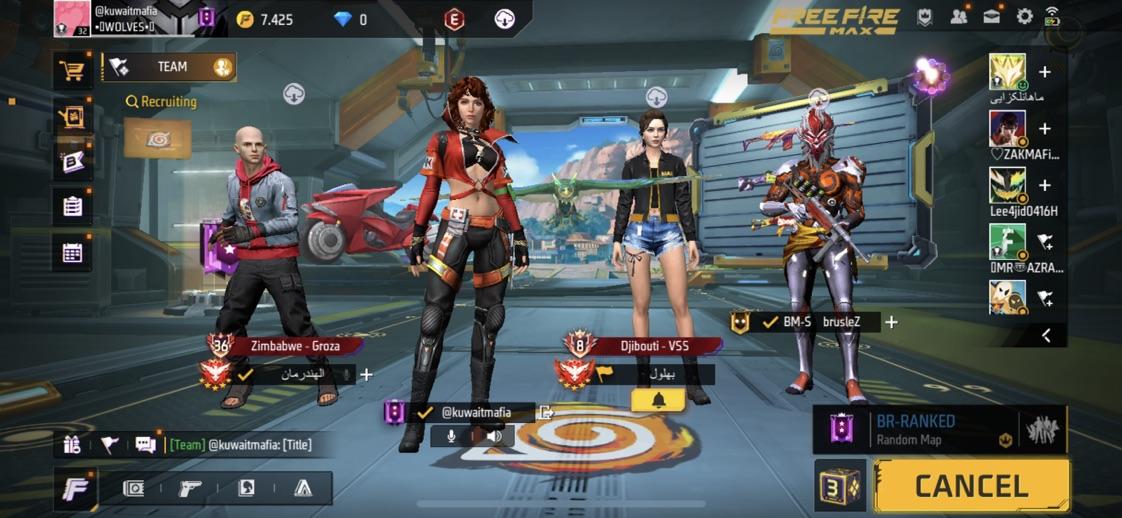Open the weapon pistol loadout tab
Screen dimensions: 1122x518
point(189,488)
